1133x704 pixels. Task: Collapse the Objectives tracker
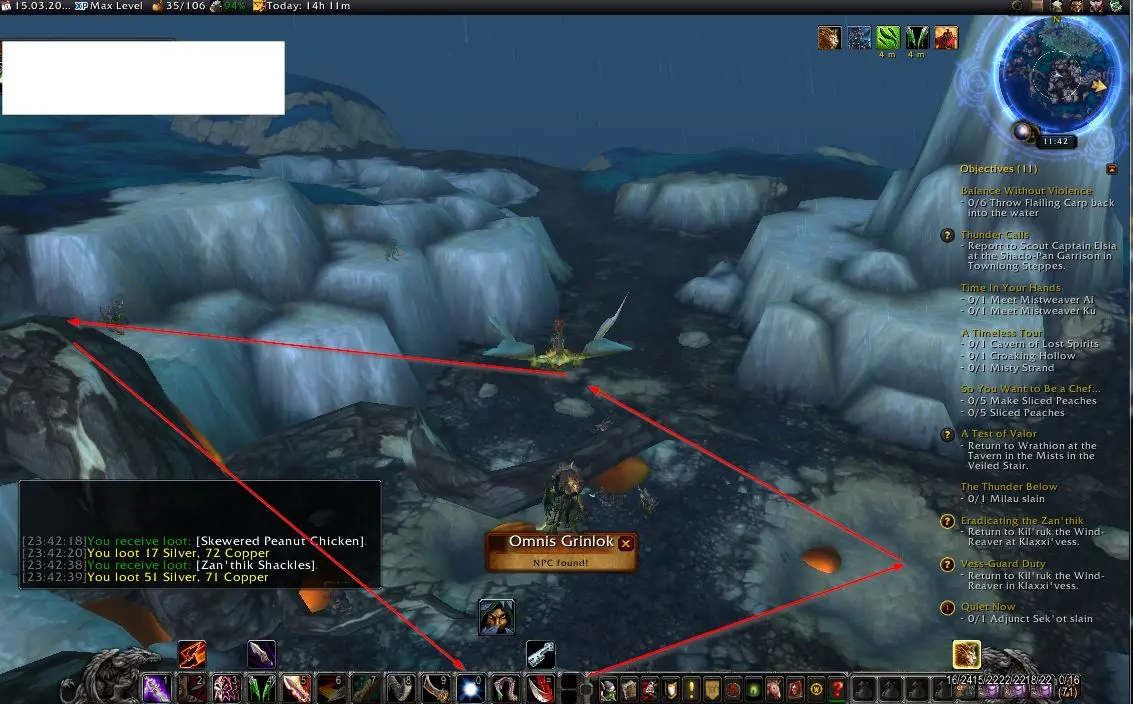(x=1111, y=169)
